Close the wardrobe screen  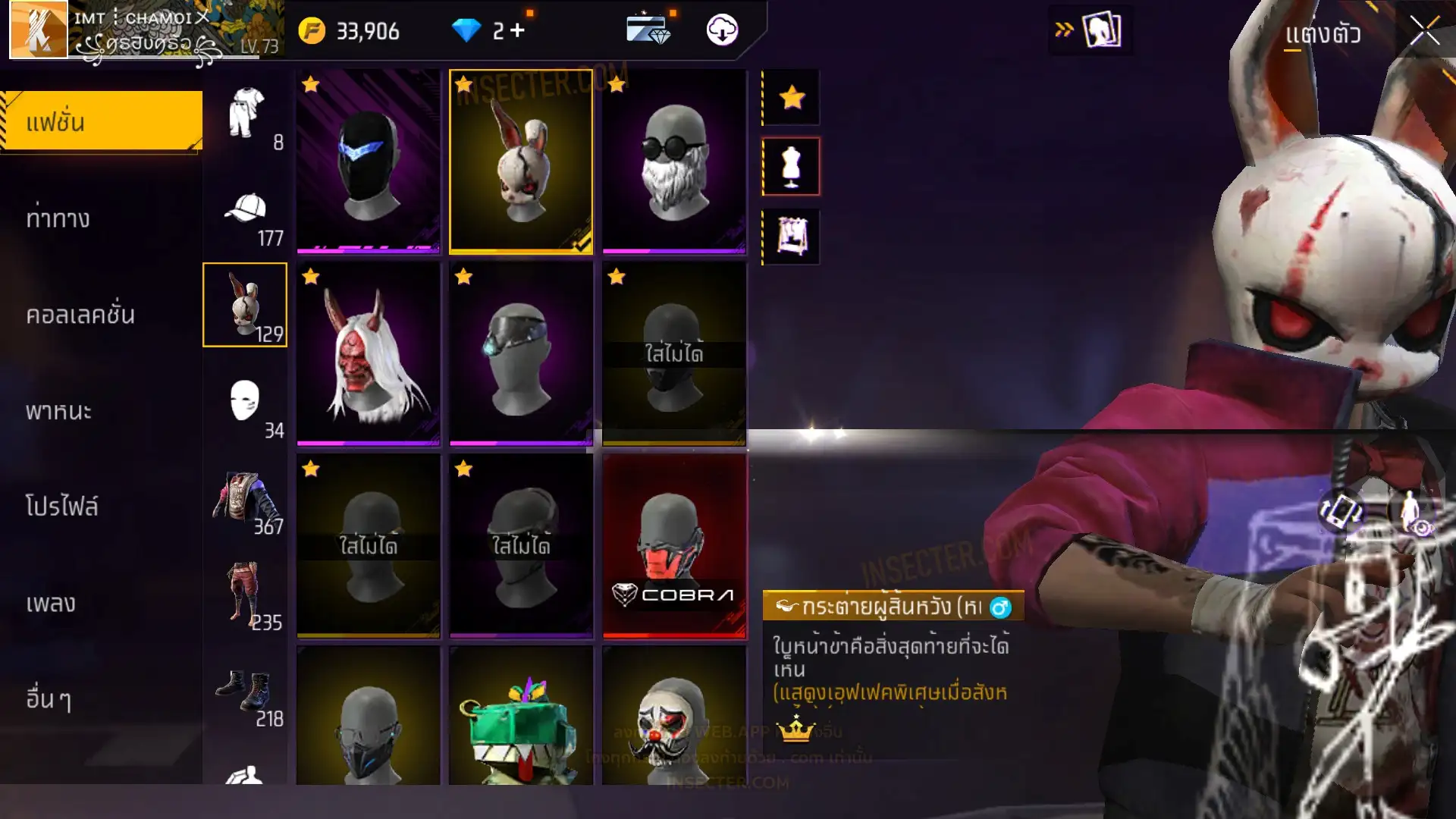(1424, 32)
